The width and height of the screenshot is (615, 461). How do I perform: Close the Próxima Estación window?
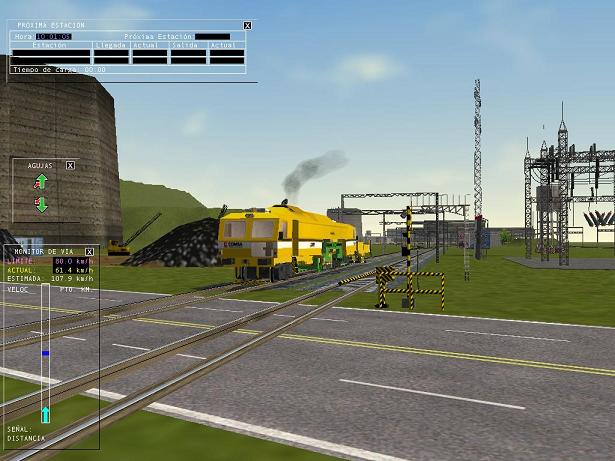tap(248, 25)
